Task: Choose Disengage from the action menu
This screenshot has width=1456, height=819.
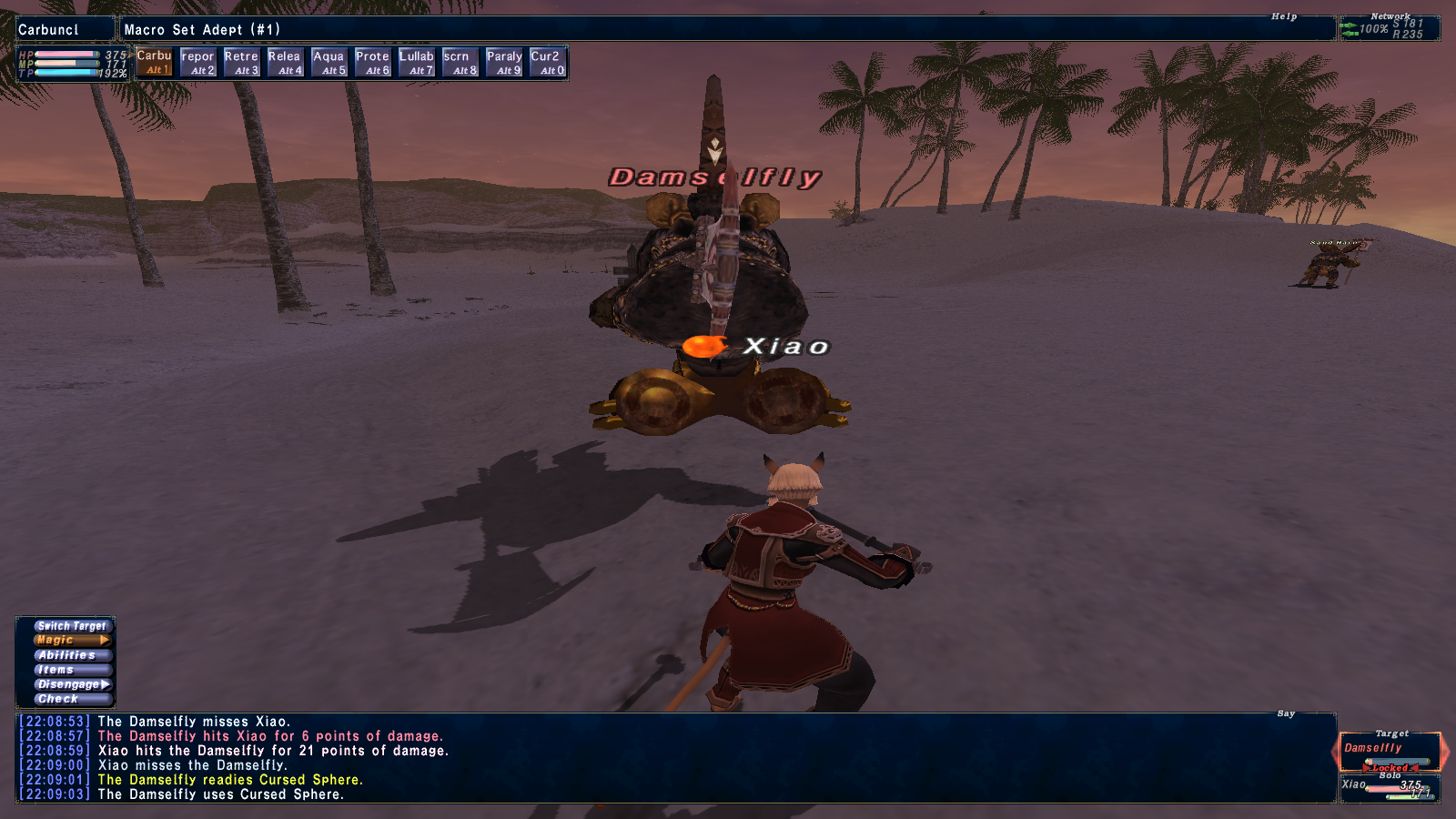Action: click(72, 684)
